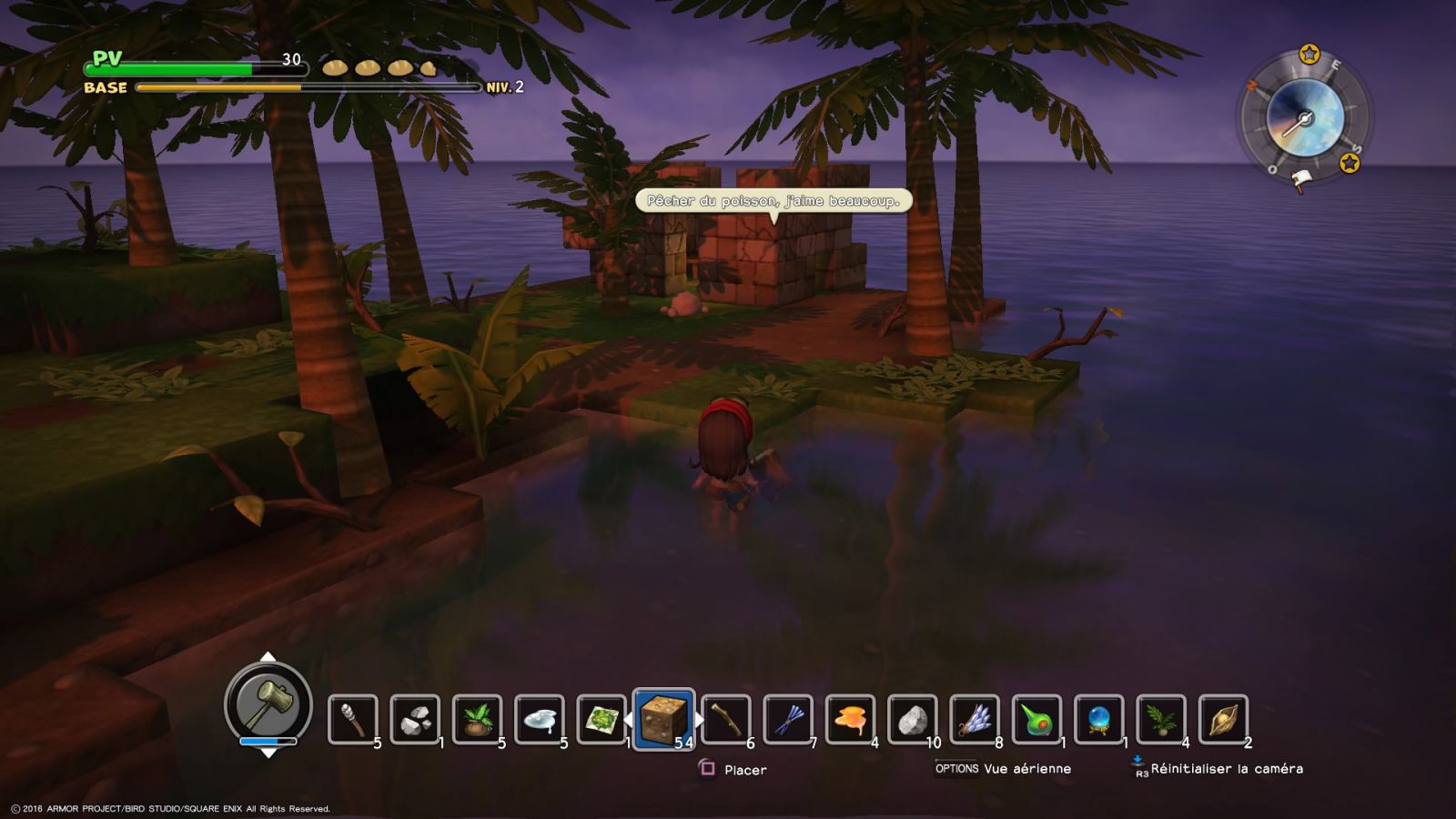This screenshot has height=819, width=1456.
Task: Click the compass minimap
Action: (1305, 116)
